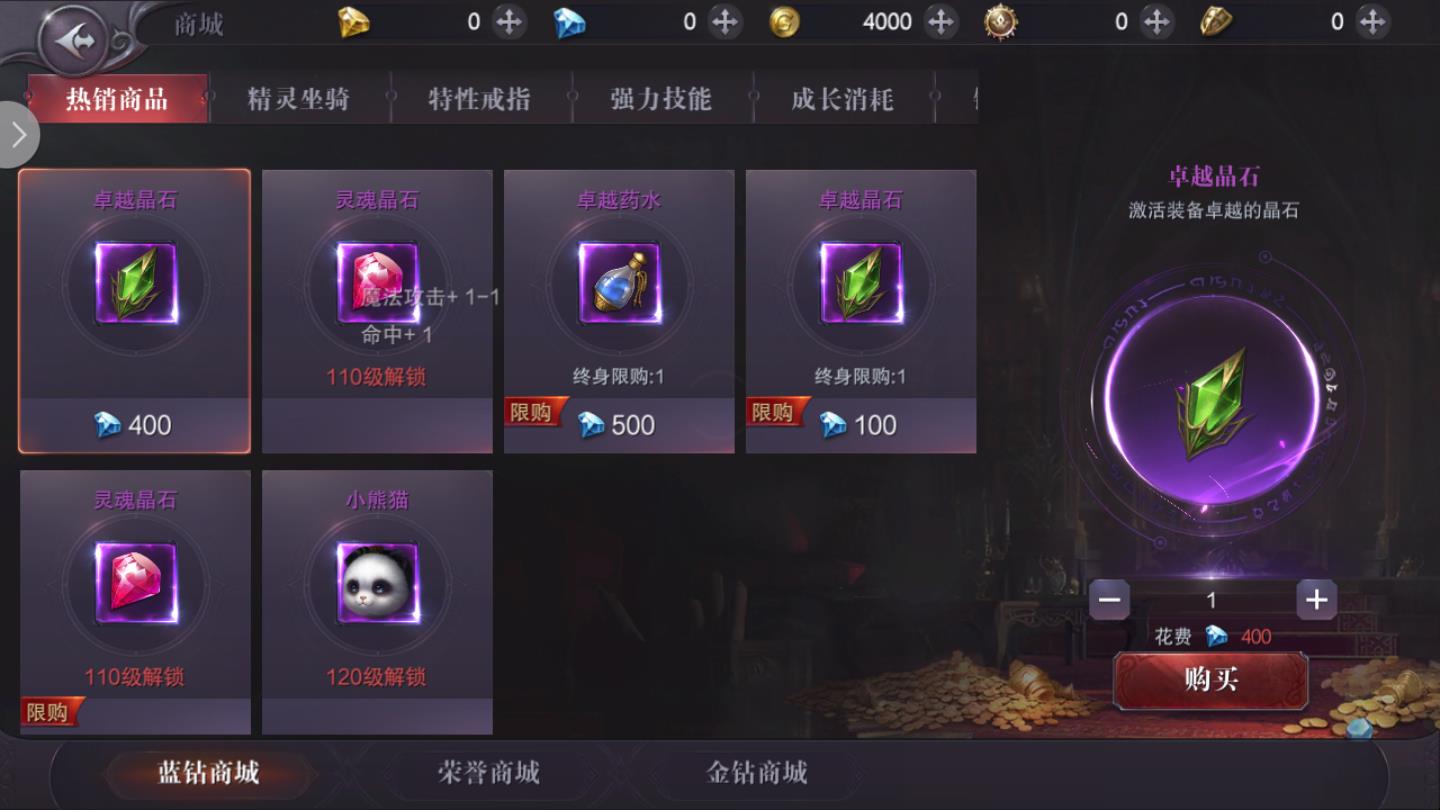Select the 热销商品 tab

pos(117,99)
